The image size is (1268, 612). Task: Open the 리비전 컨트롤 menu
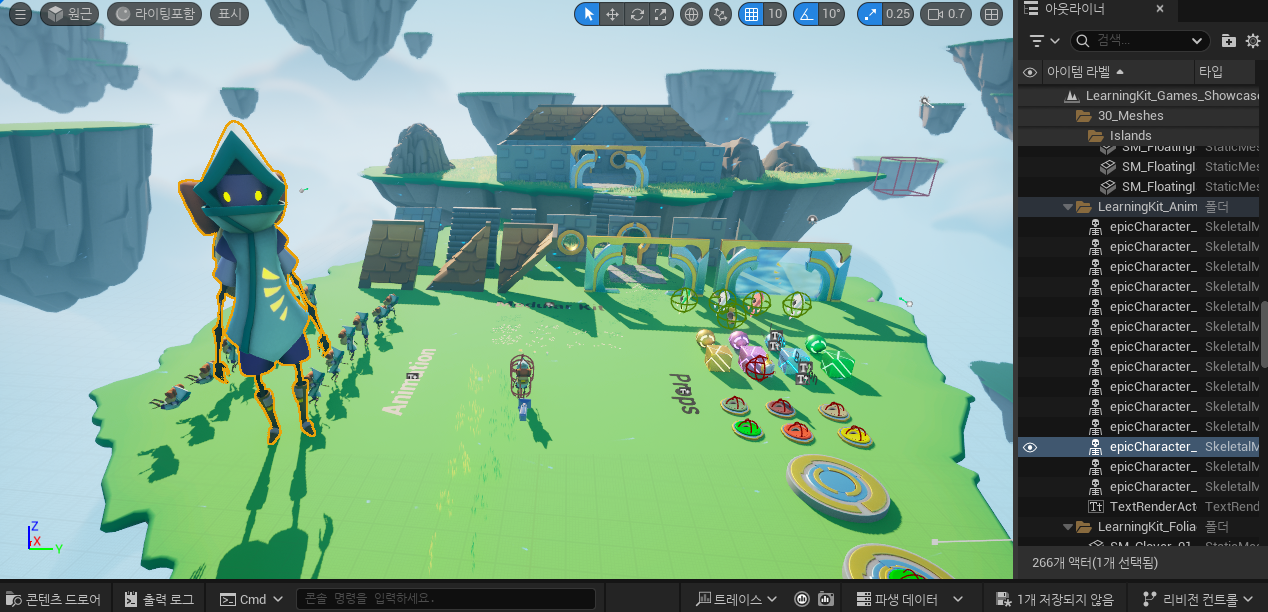(1198, 599)
